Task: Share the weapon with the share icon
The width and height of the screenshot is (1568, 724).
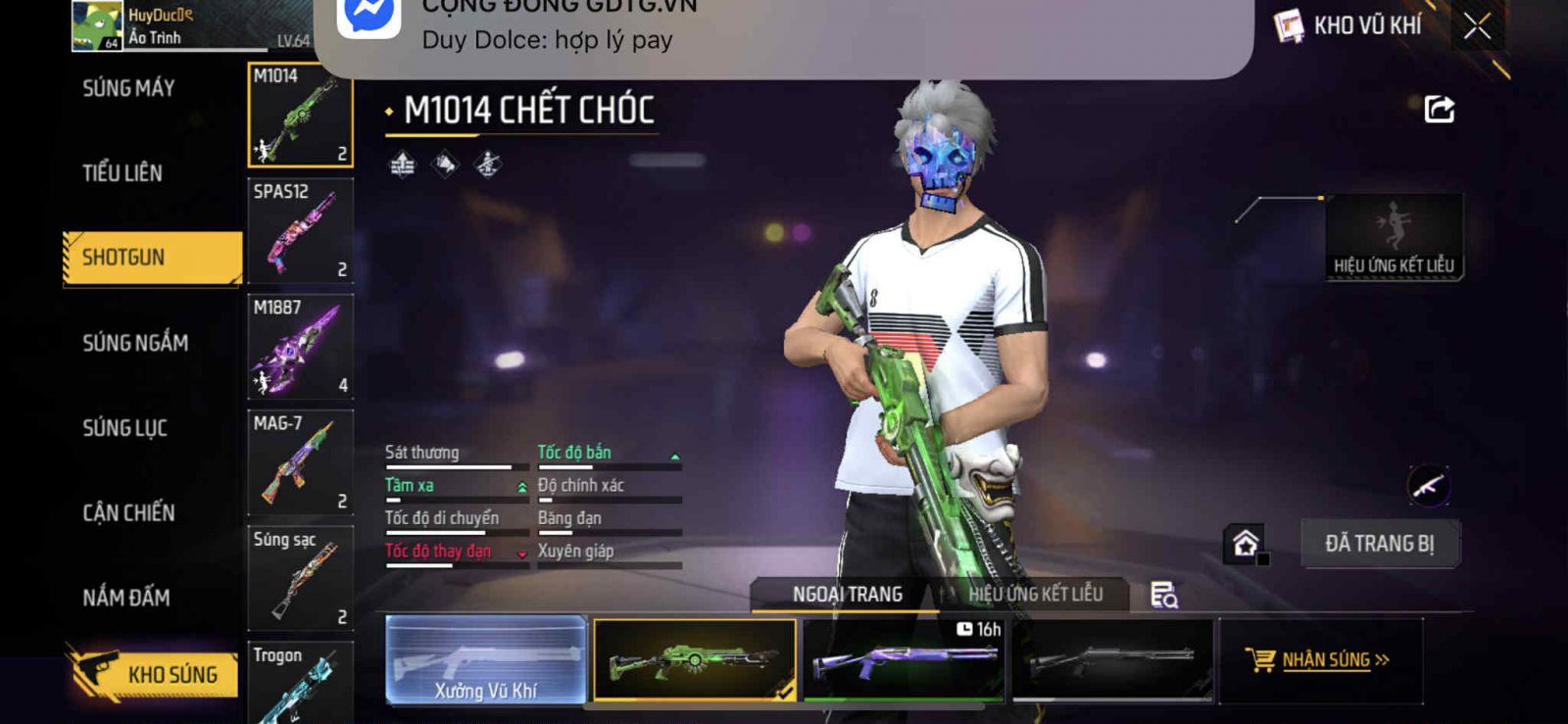Action: [1439, 109]
